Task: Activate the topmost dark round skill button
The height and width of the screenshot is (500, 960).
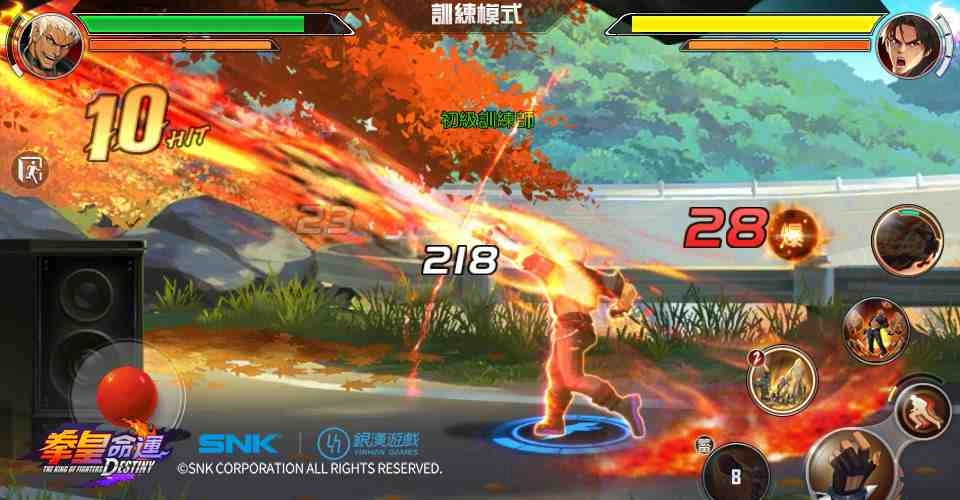Action: pos(906,241)
